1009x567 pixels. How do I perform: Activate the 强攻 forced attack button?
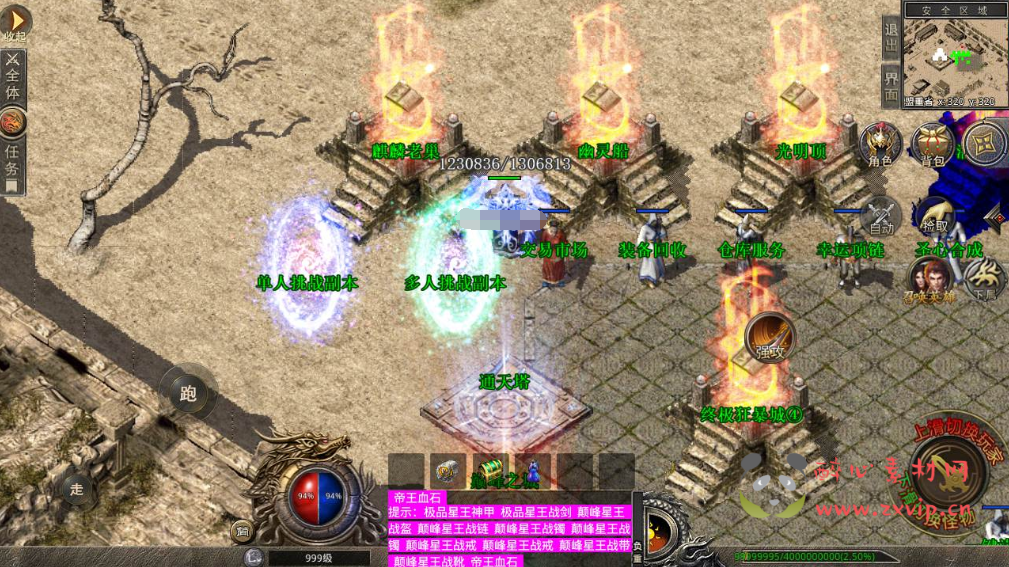(x=769, y=337)
